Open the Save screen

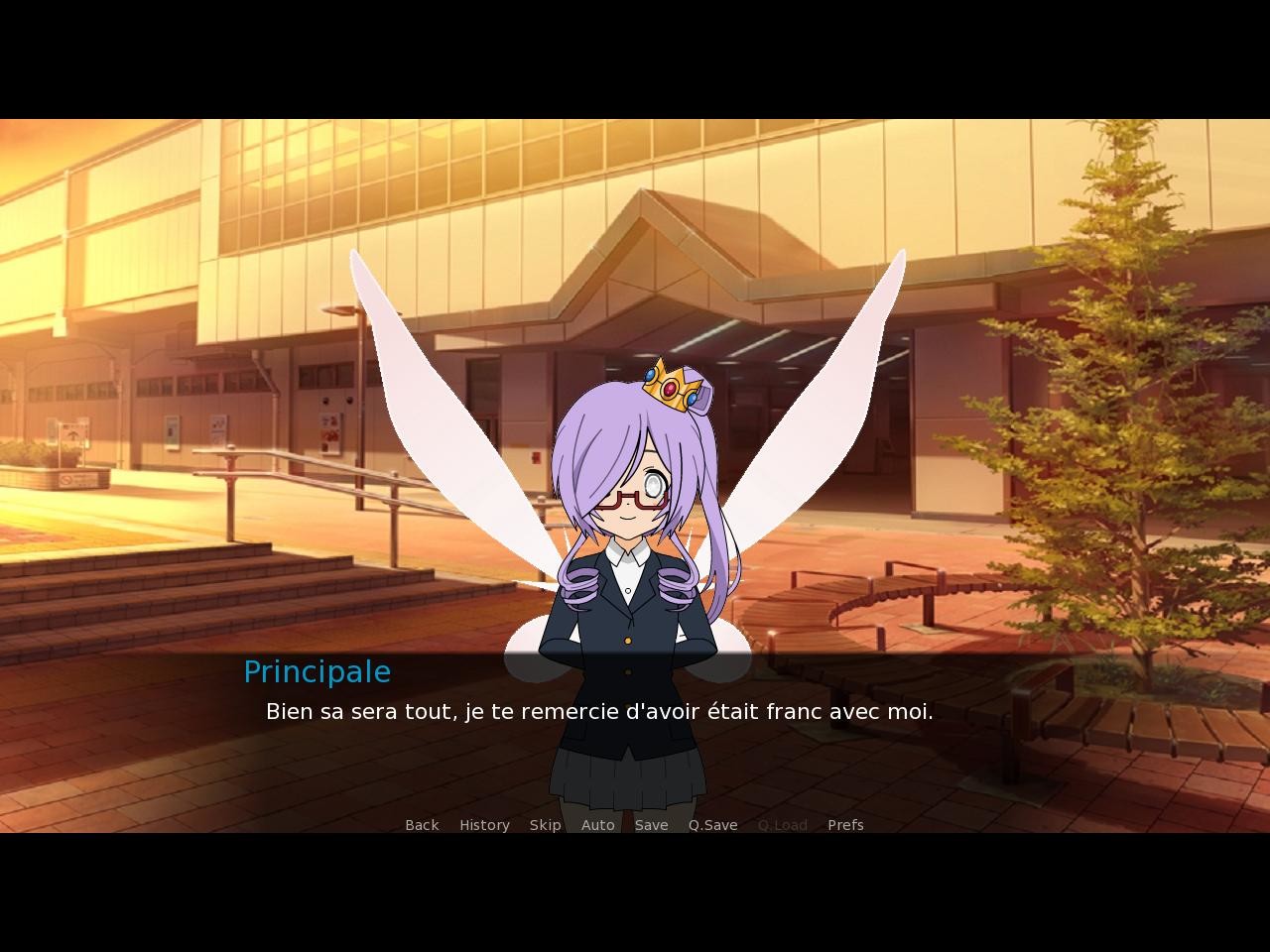651,824
